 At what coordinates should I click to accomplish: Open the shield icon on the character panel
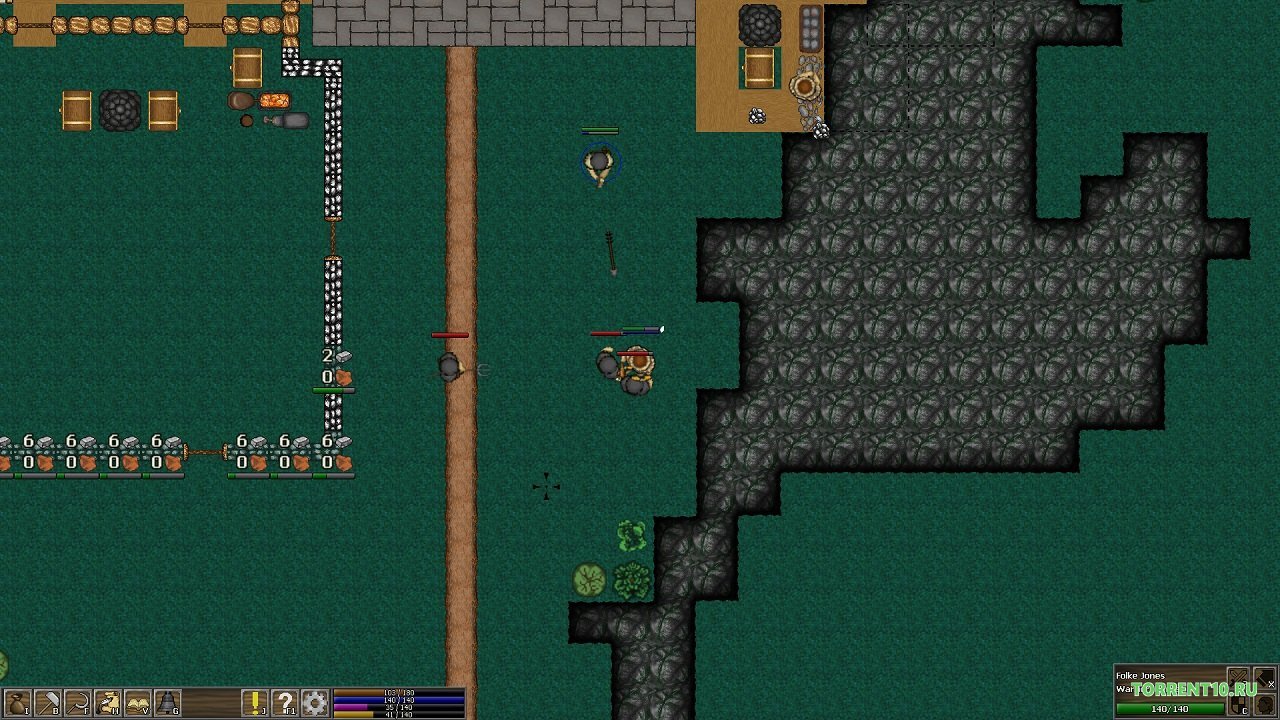point(1237,706)
